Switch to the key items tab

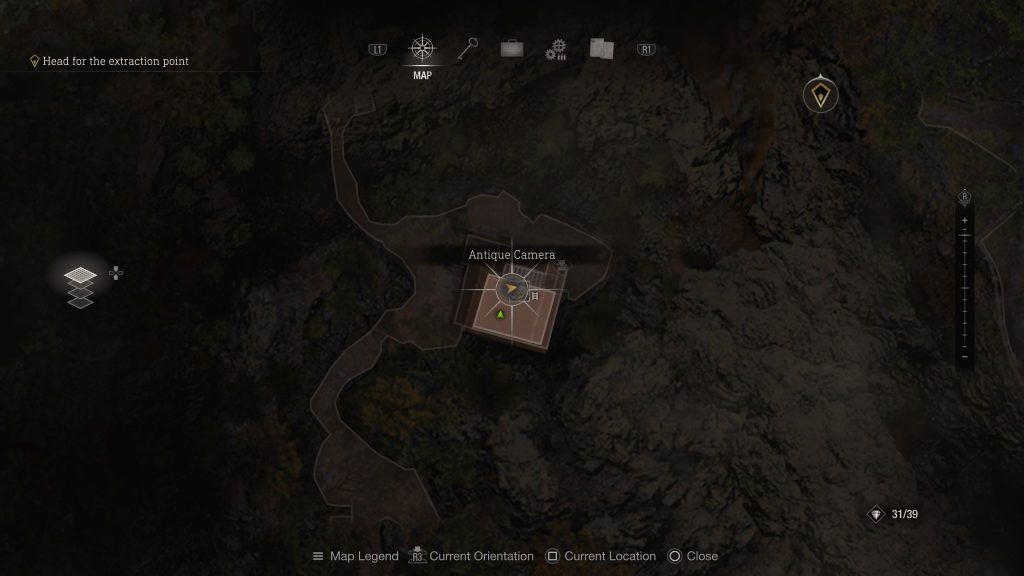468,48
